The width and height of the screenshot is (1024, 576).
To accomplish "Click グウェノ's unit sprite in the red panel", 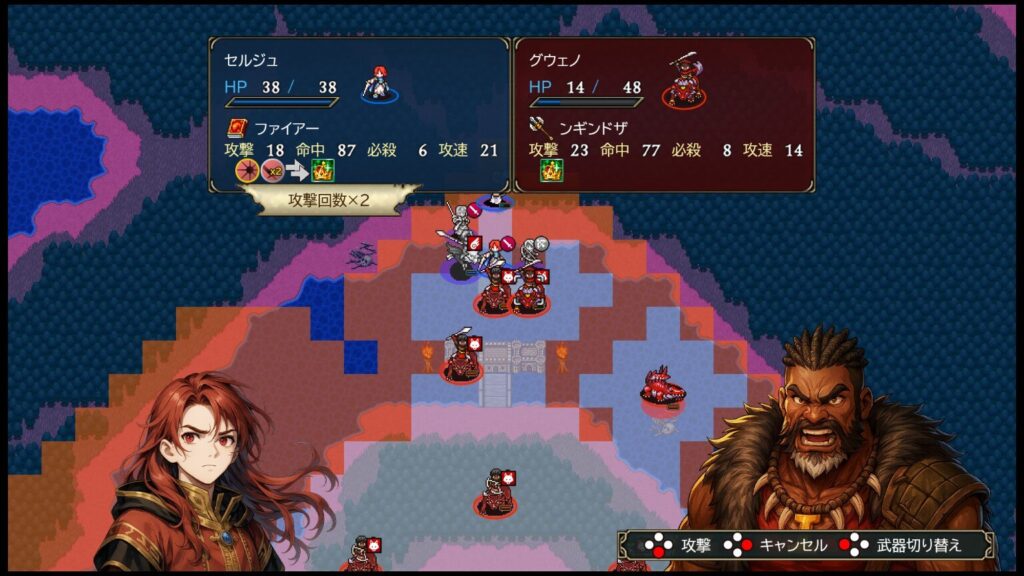I will 684,80.
